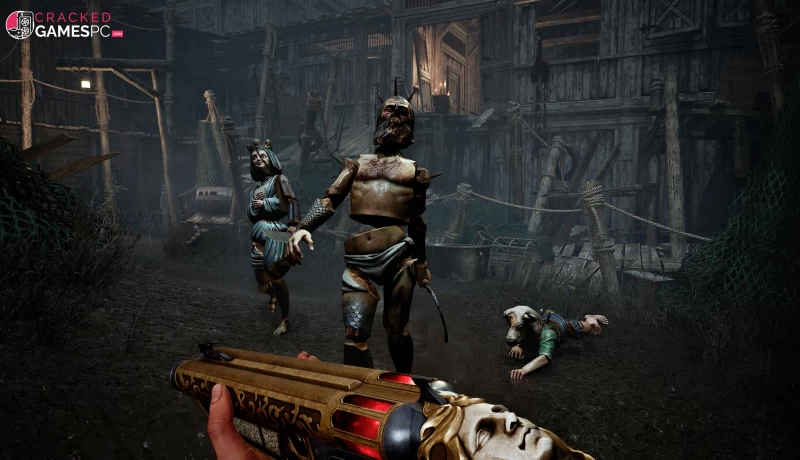This screenshot has height=460, width=800.
Task: Click the Cracked Games PC logo
Action: click(63, 24)
